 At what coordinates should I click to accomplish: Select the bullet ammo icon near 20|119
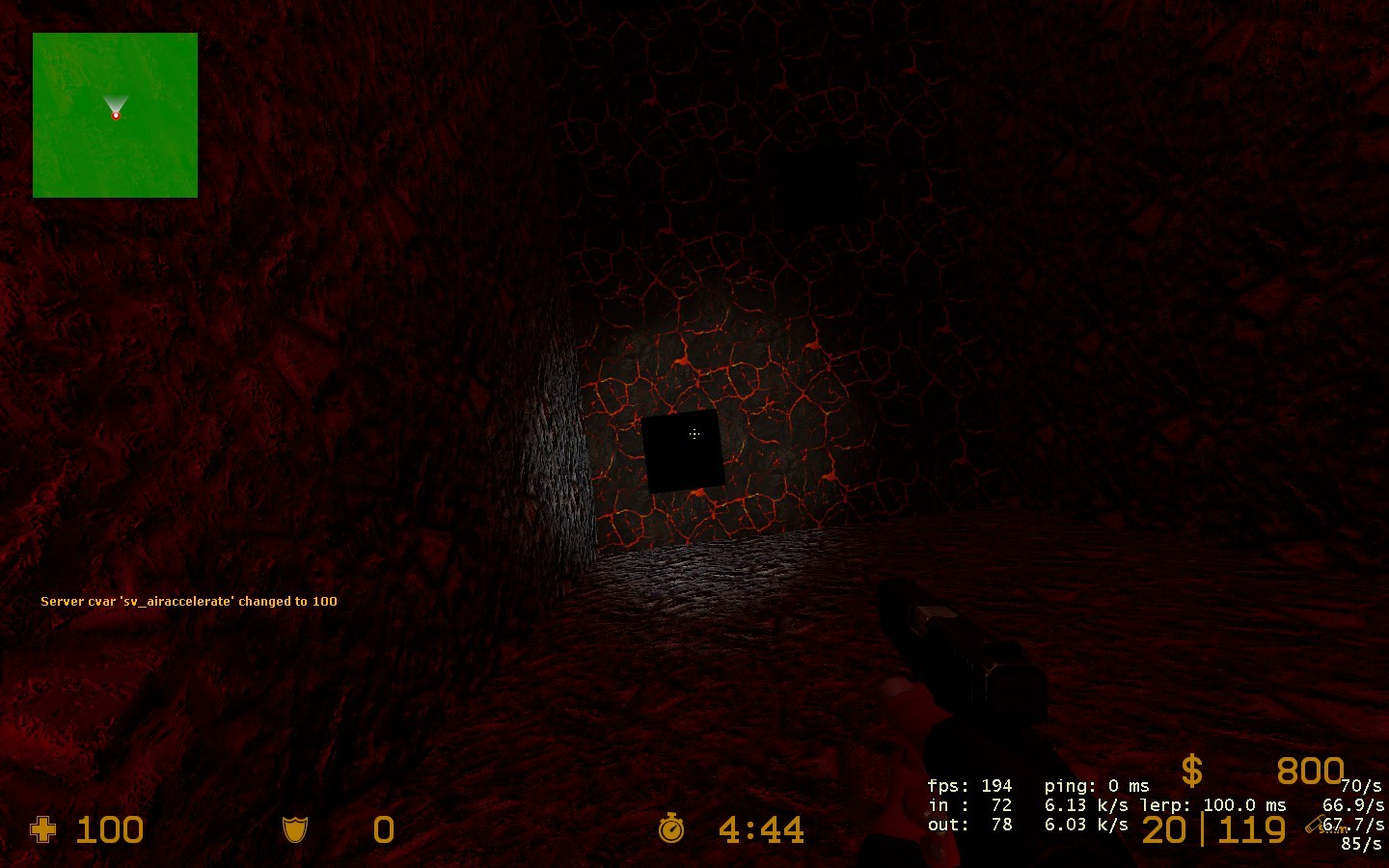point(1314,825)
